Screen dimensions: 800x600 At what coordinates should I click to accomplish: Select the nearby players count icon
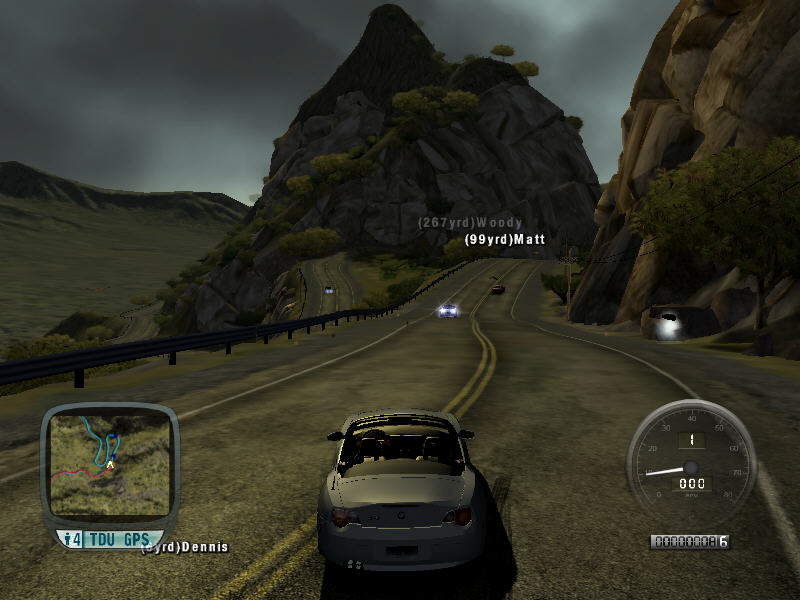click(x=72, y=540)
